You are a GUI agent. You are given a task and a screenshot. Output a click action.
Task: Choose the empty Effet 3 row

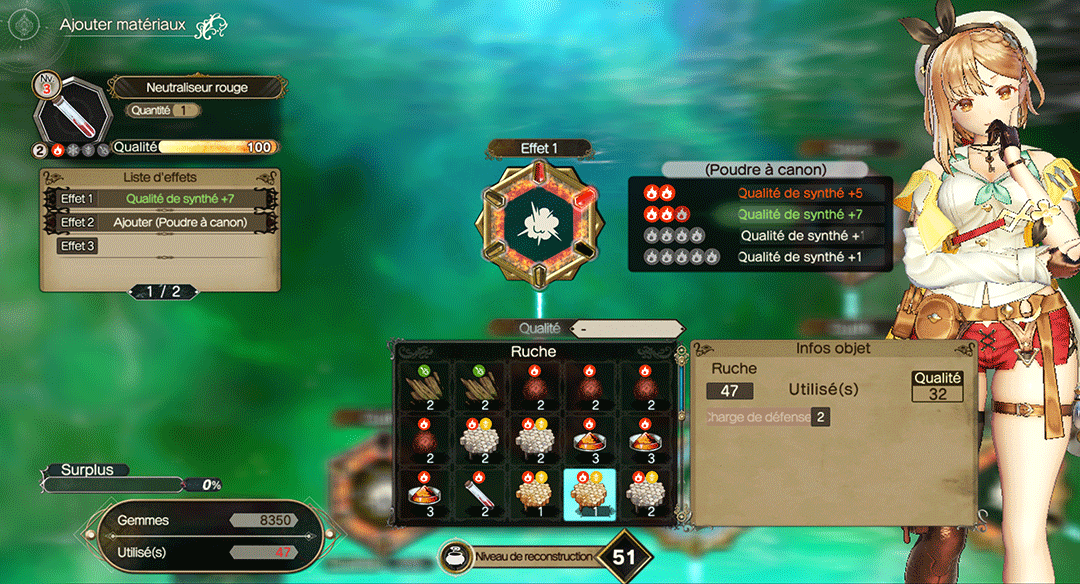160,246
